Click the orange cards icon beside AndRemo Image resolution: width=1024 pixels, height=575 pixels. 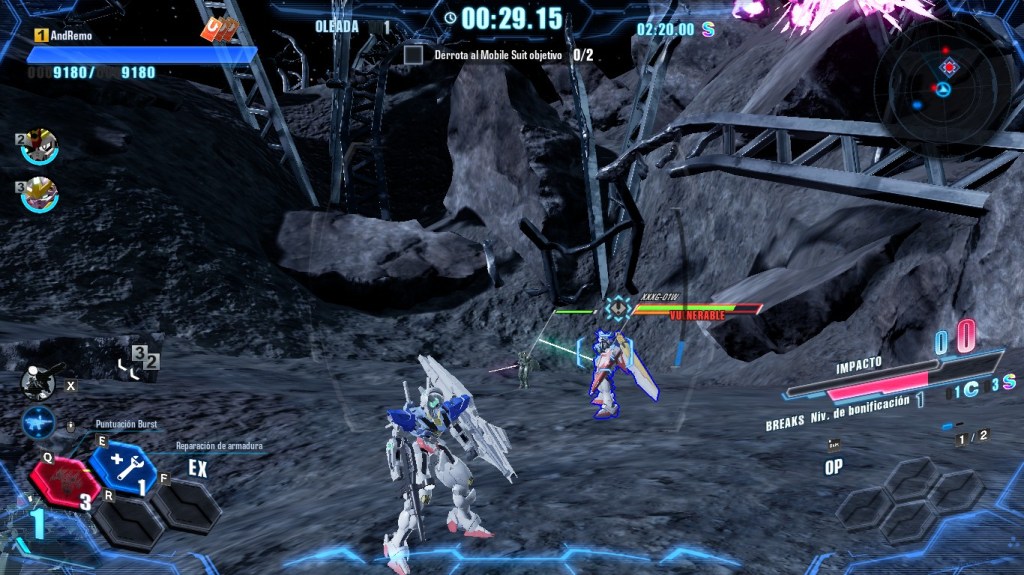pos(218,30)
